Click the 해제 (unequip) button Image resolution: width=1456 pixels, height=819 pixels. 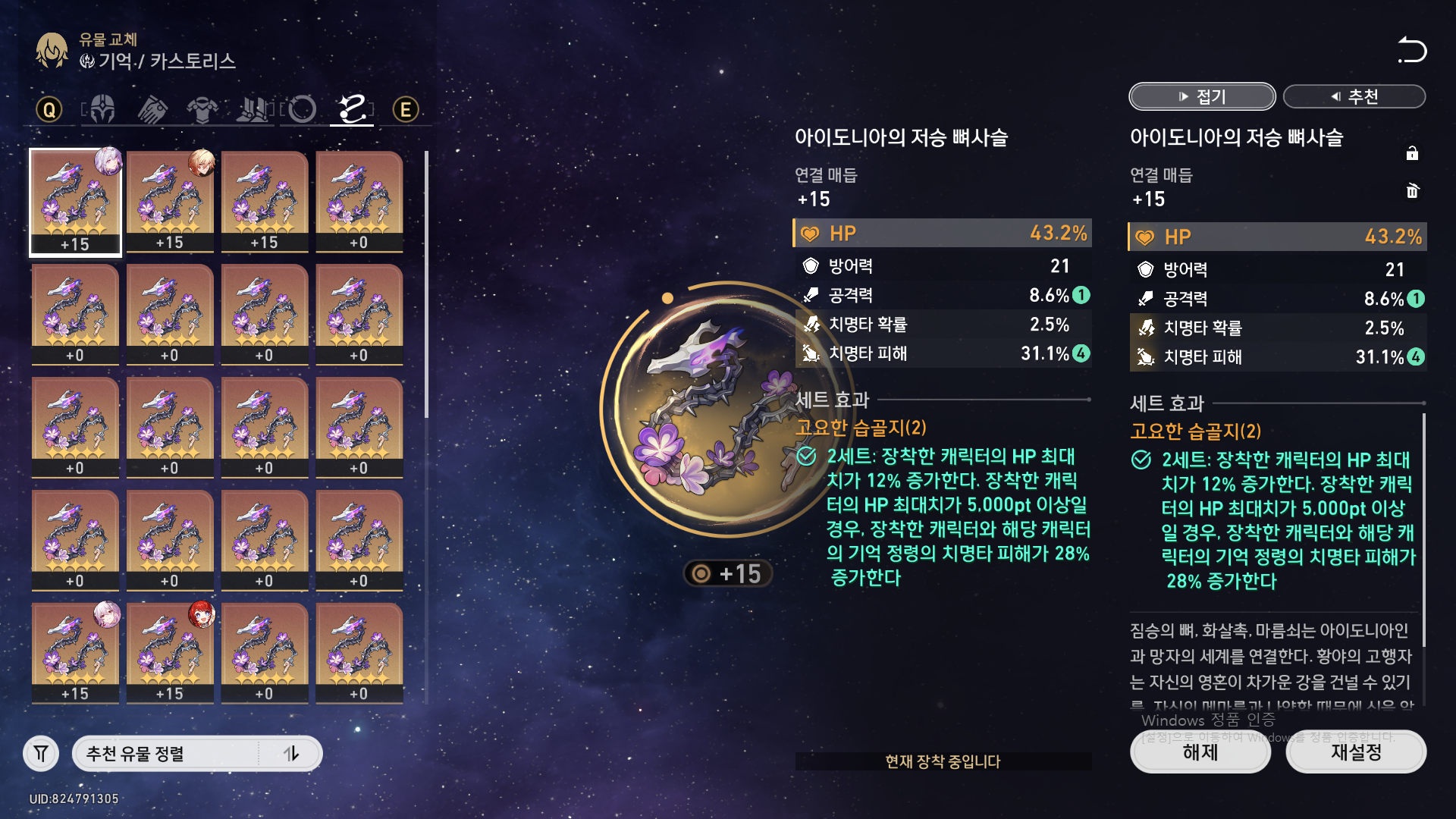click(1200, 752)
